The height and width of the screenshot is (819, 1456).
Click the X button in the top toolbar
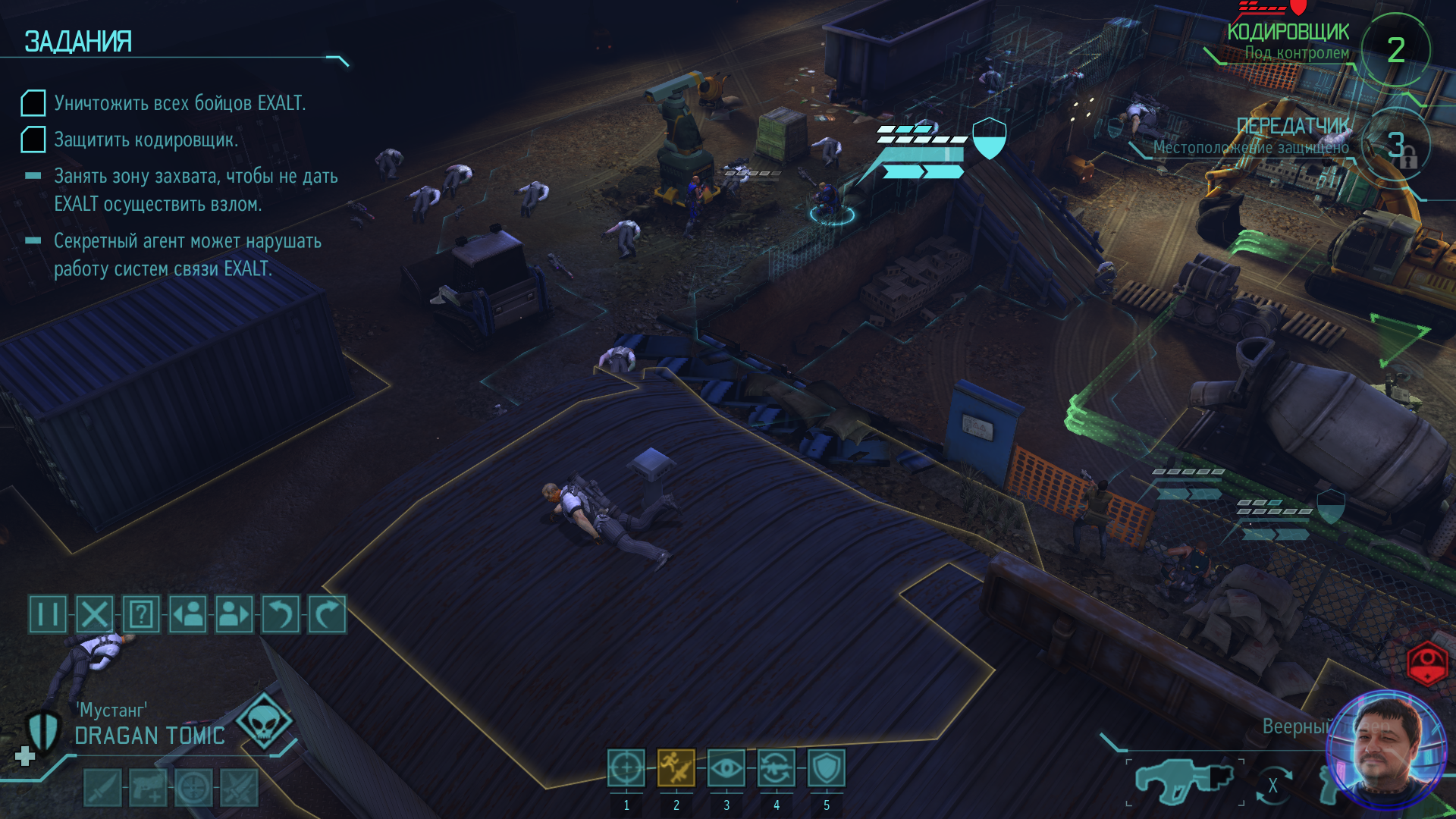95,614
